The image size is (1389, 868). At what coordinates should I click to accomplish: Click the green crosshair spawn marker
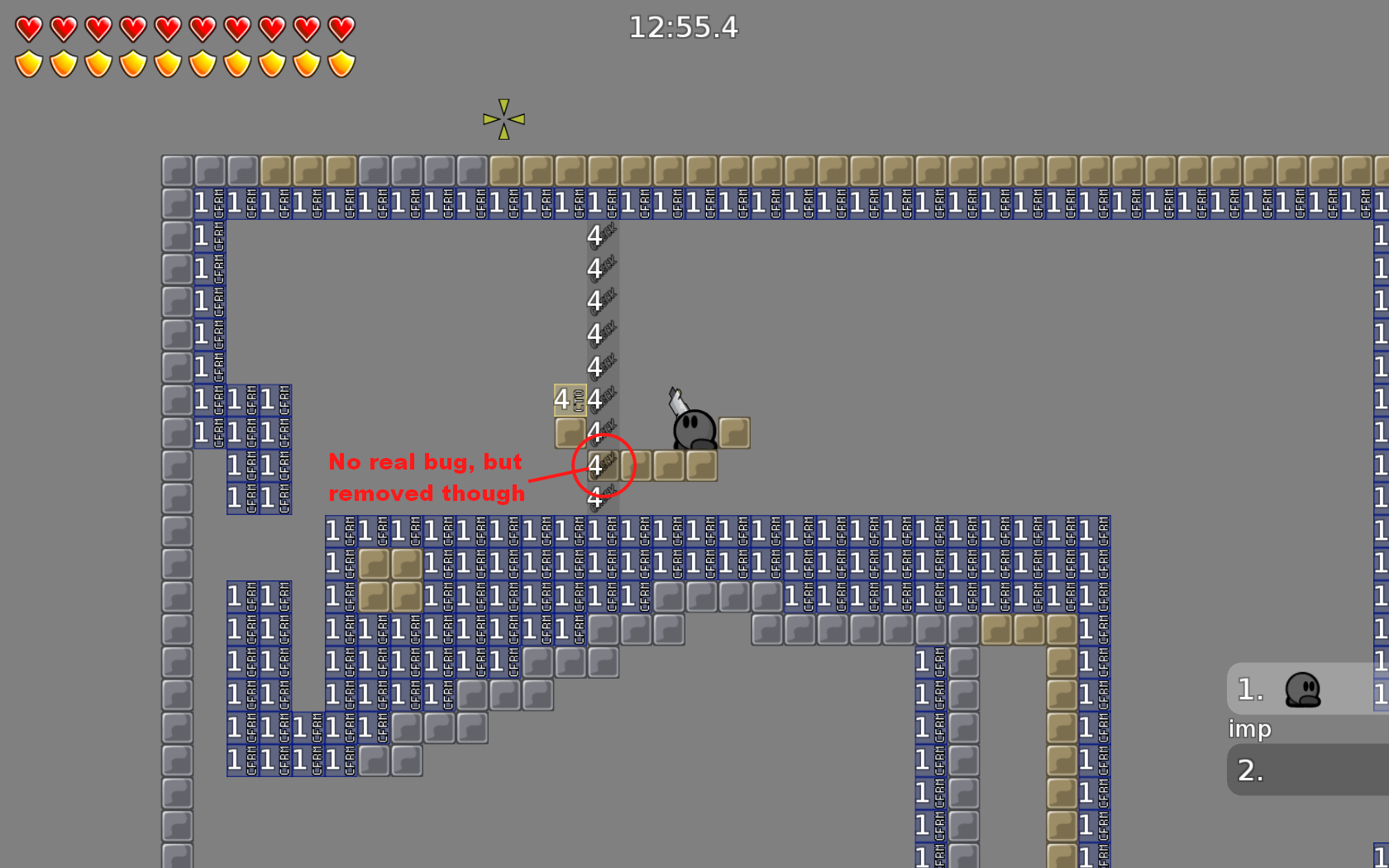[x=502, y=118]
